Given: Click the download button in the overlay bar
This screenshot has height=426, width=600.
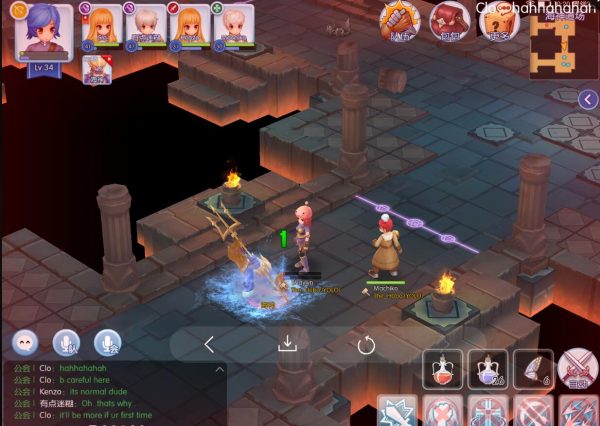Looking at the screenshot, I should pyautogui.click(x=287, y=345).
